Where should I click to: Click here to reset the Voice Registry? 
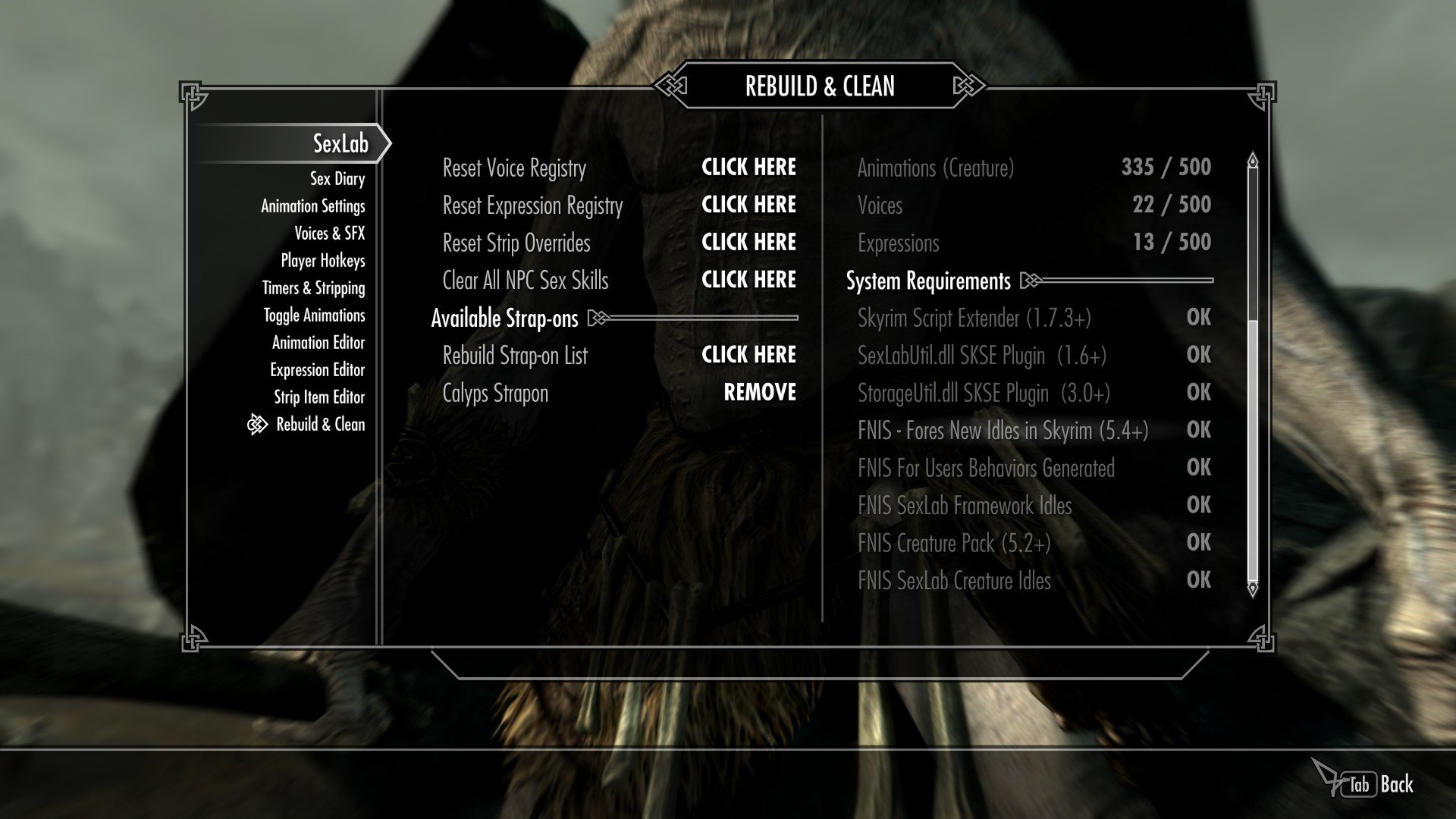[x=748, y=168]
